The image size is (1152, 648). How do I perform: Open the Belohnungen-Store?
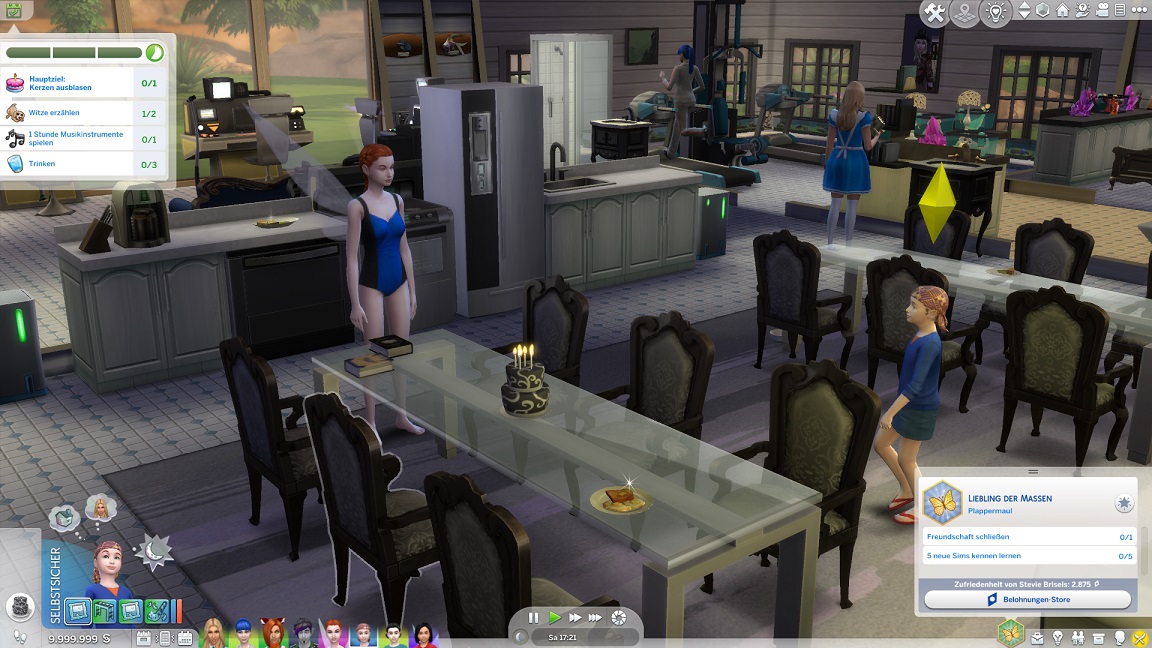tap(1027, 599)
